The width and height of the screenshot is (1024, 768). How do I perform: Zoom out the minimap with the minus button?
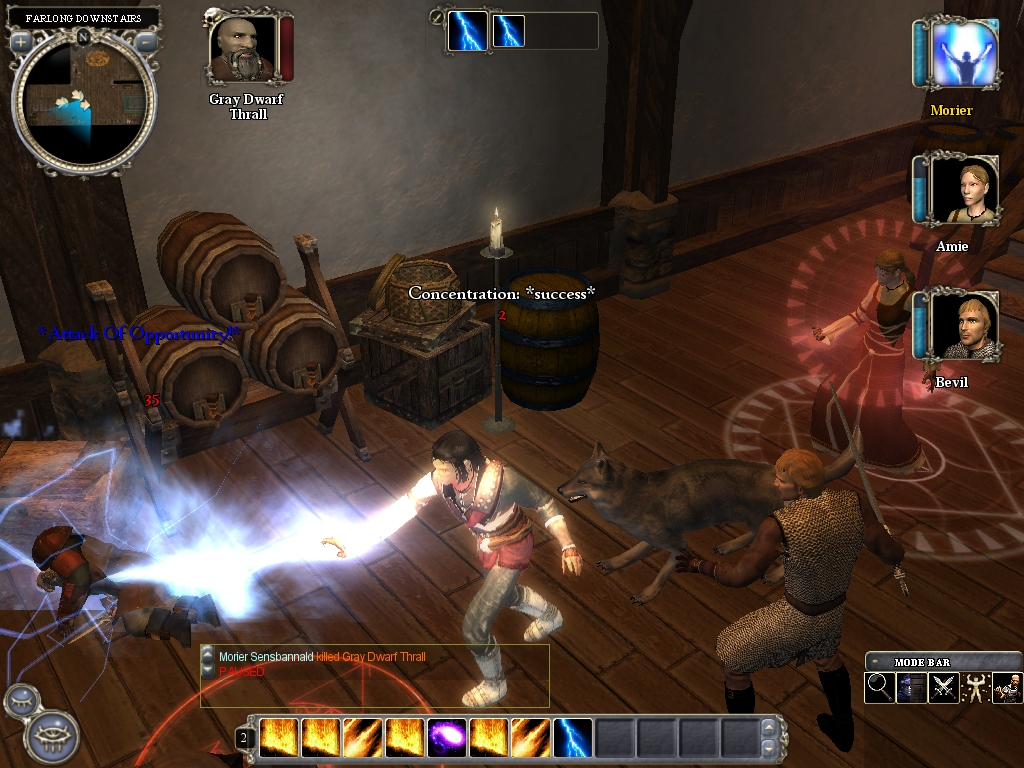[146, 42]
